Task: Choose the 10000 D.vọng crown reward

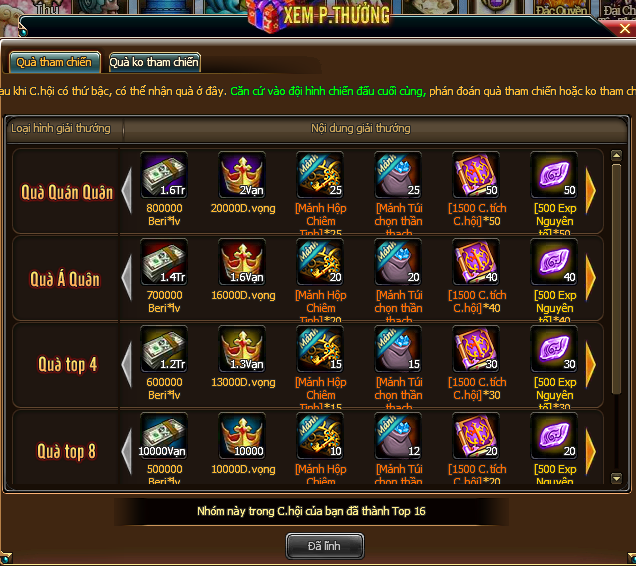Action: pyautogui.click(x=242, y=436)
